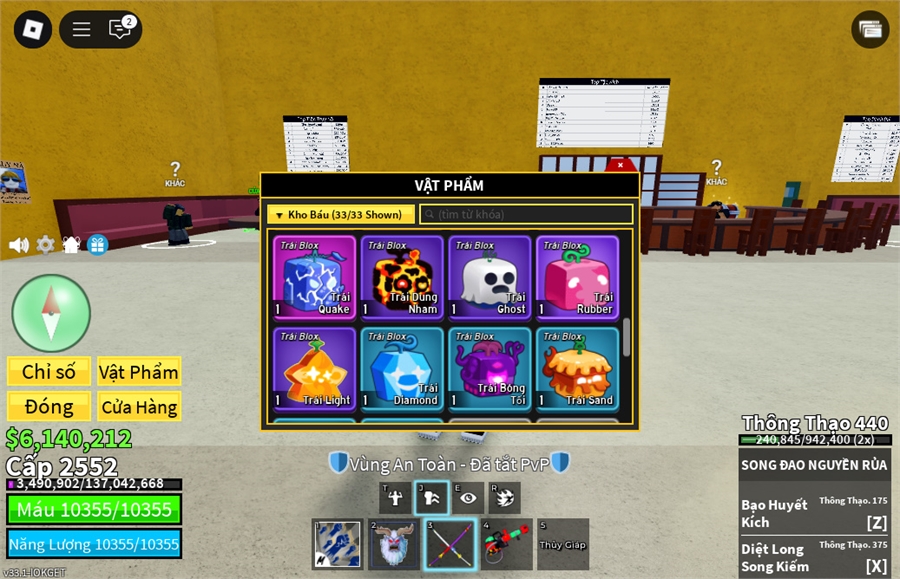
Task: Select the Trái Quake fruit
Action: [x=314, y=277]
